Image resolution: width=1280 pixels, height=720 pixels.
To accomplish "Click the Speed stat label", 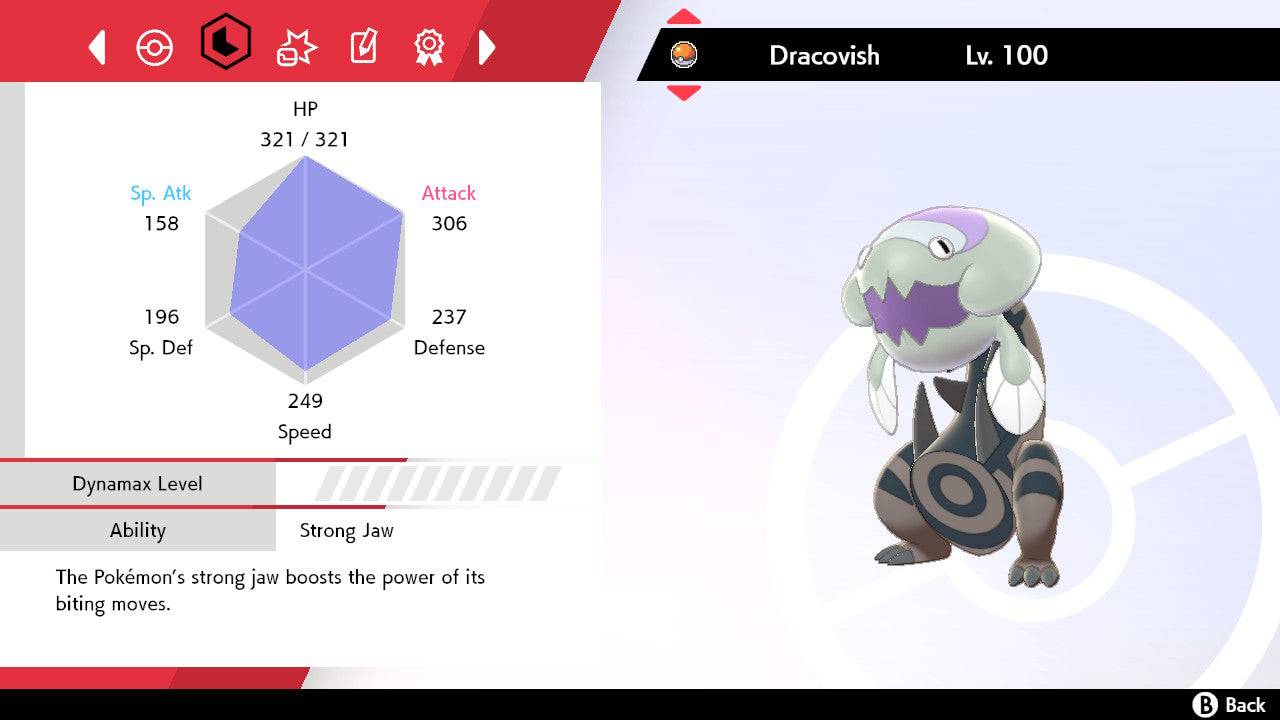I will tap(304, 431).
